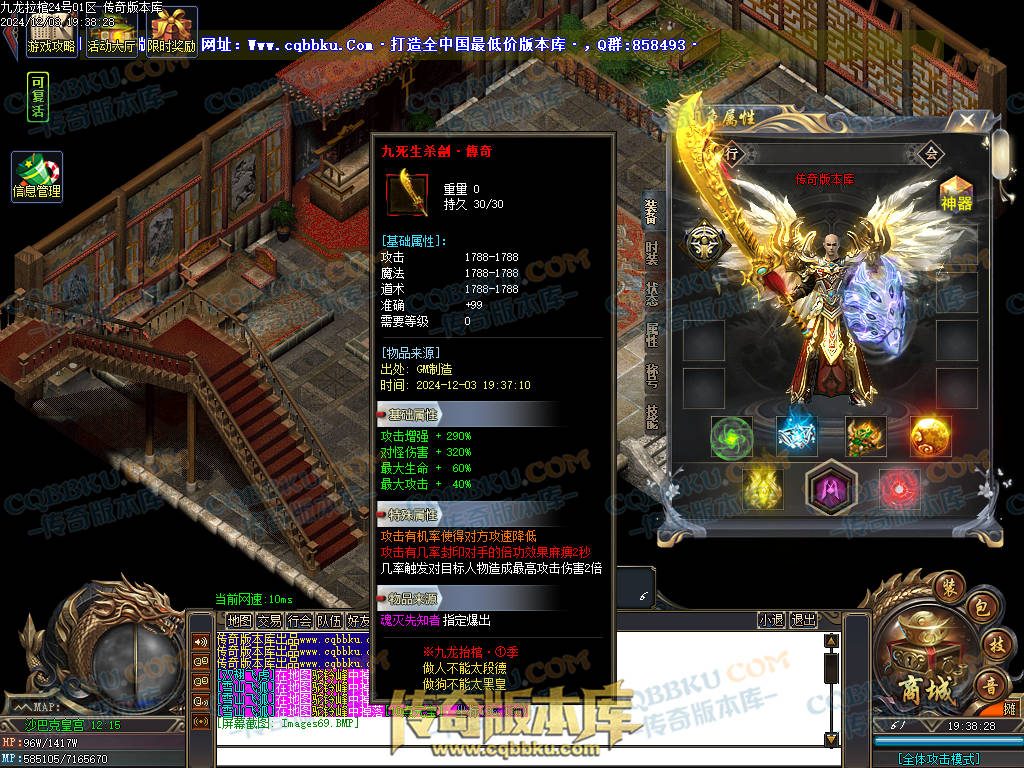
Task: Close the character attributes panel
Action: coord(966,121)
